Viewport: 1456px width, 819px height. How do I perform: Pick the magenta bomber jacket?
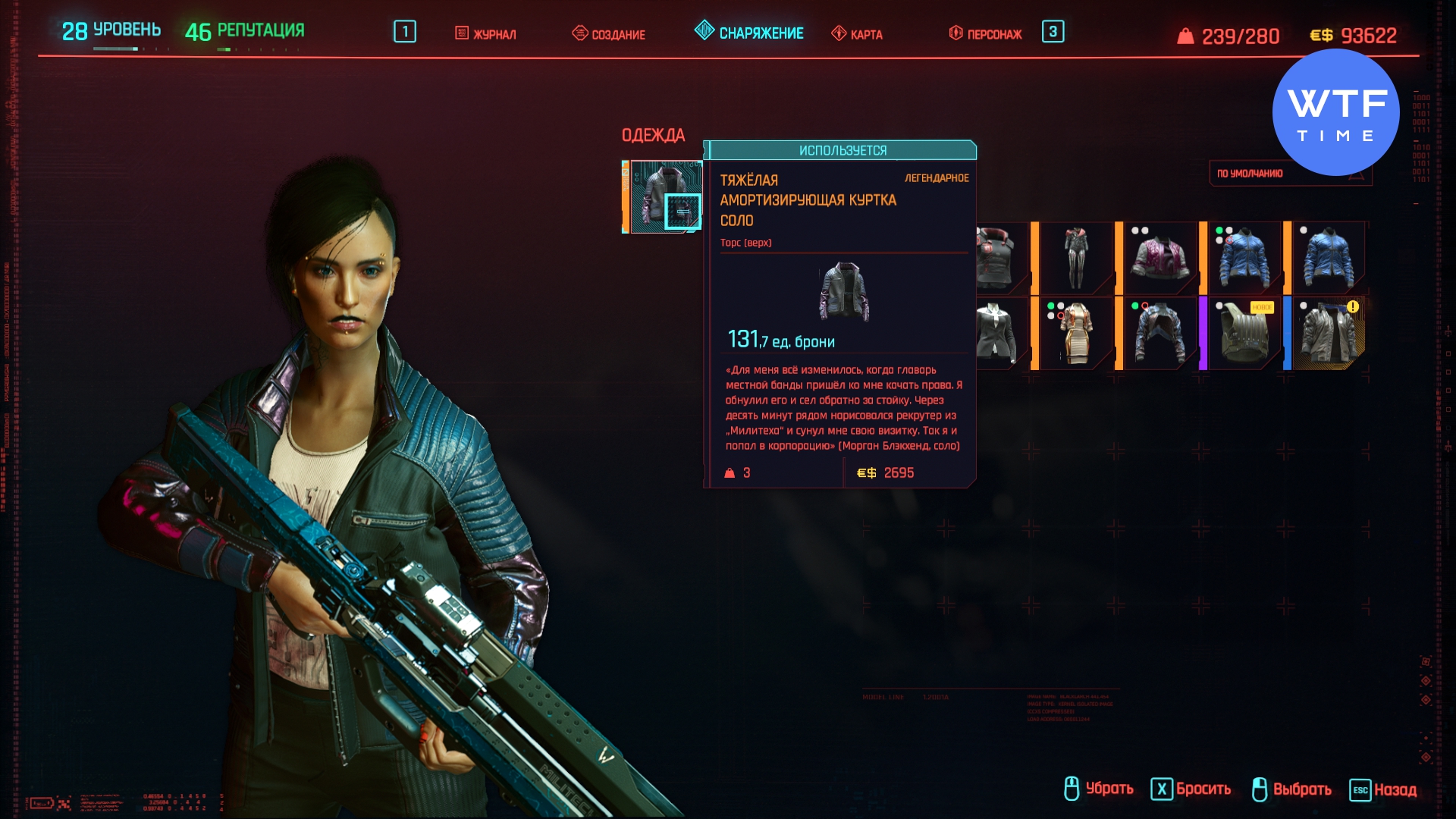[1160, 258]
